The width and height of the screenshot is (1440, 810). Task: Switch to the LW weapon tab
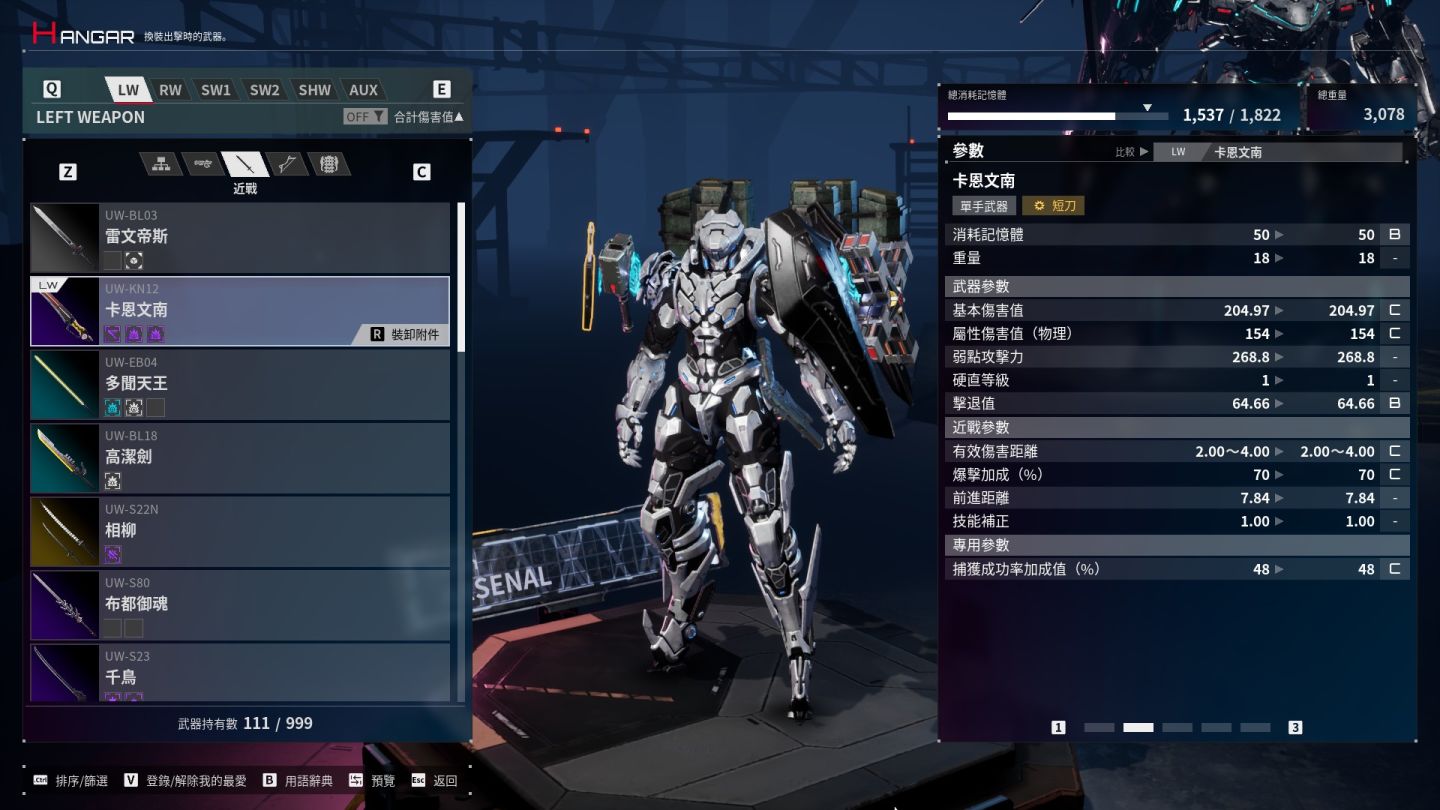click(x=128, y=90)
